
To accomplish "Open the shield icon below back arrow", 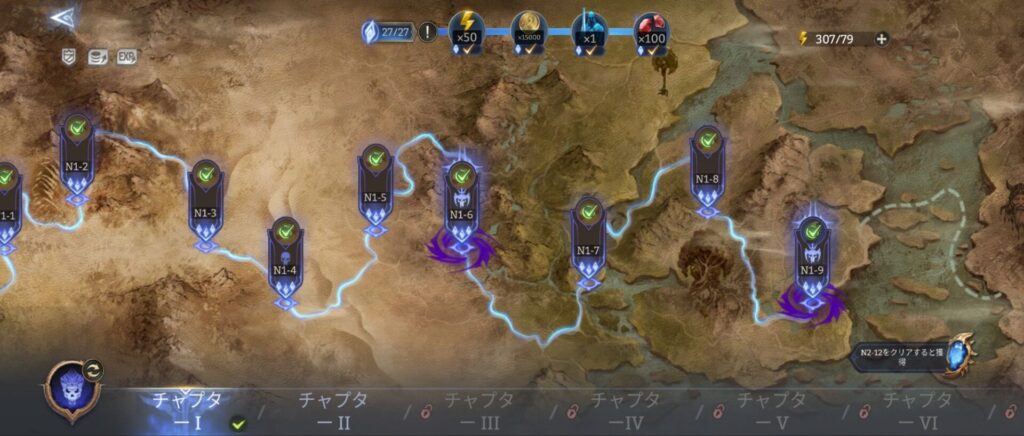I will click(68, 56).
